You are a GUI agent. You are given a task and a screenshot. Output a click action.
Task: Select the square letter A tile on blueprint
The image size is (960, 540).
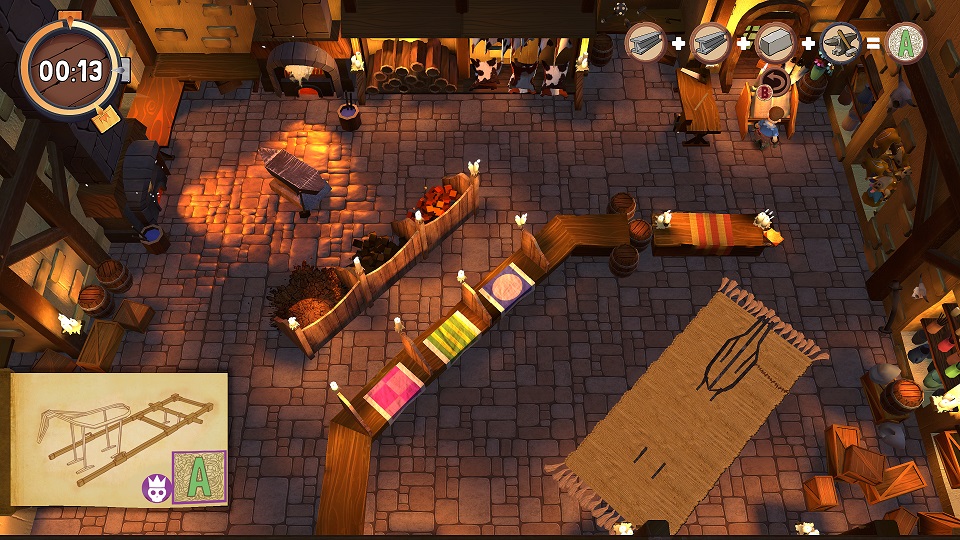coord(199,477)
